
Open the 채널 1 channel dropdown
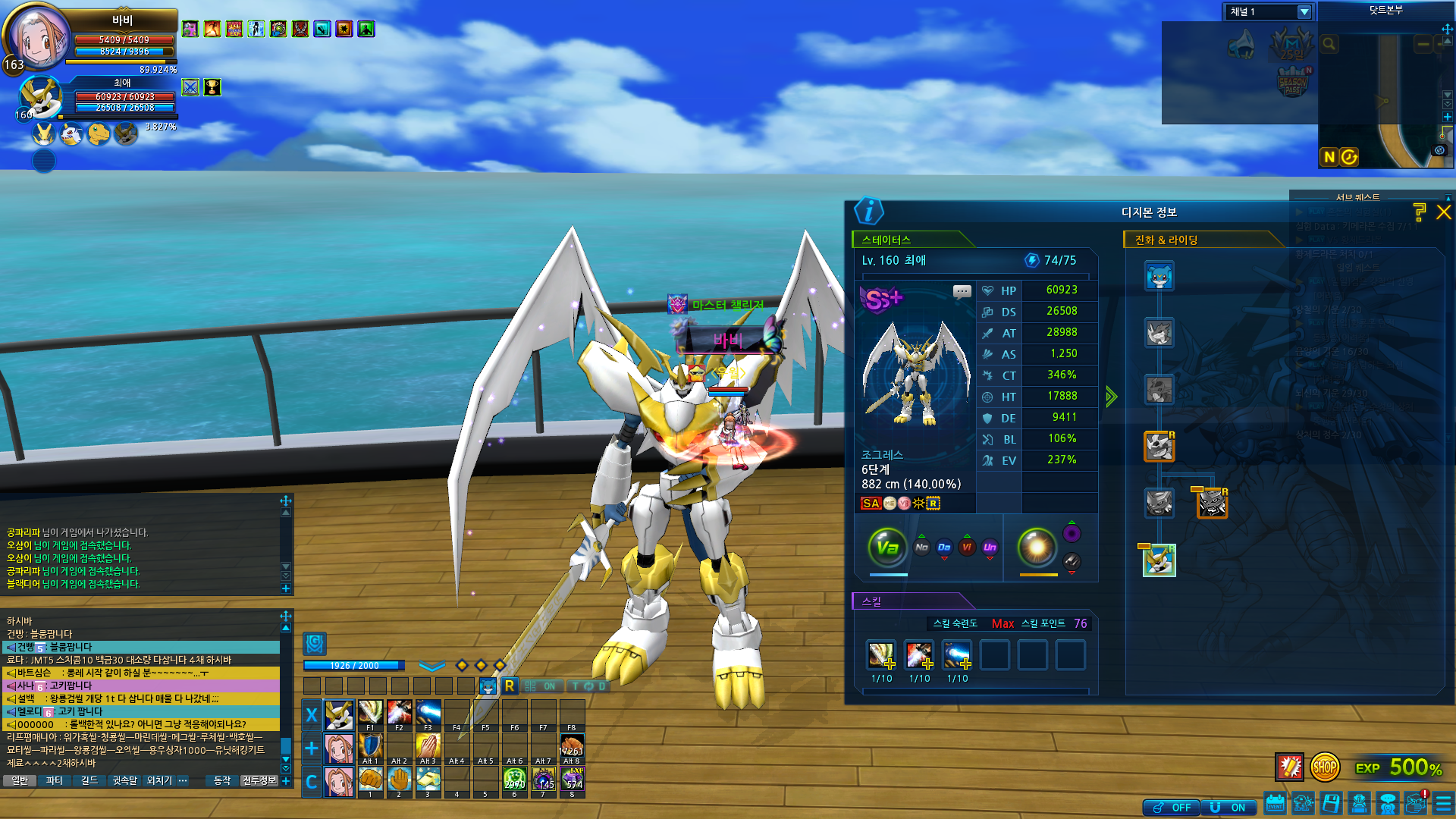click(x=1304, y=12)
